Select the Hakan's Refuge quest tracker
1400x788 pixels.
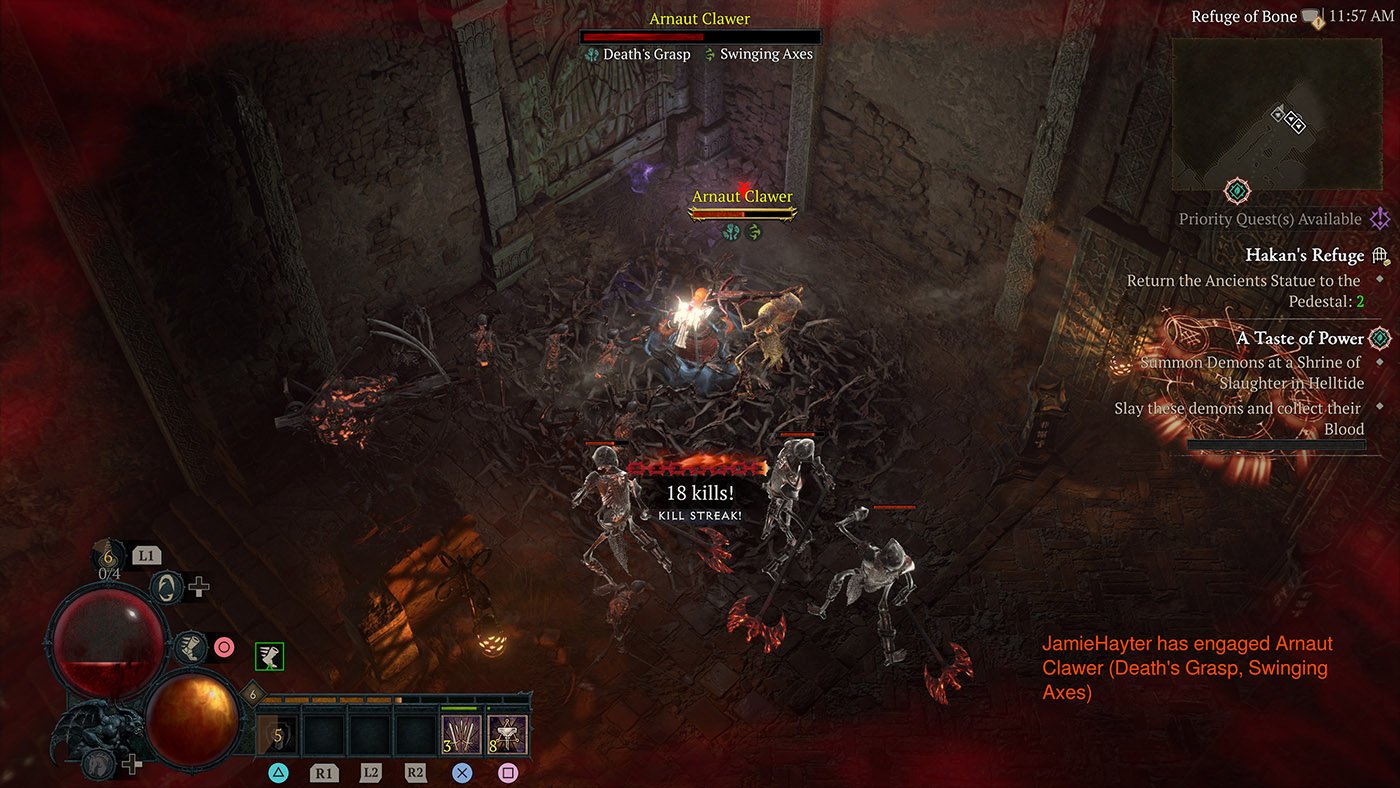[1304, 256]
